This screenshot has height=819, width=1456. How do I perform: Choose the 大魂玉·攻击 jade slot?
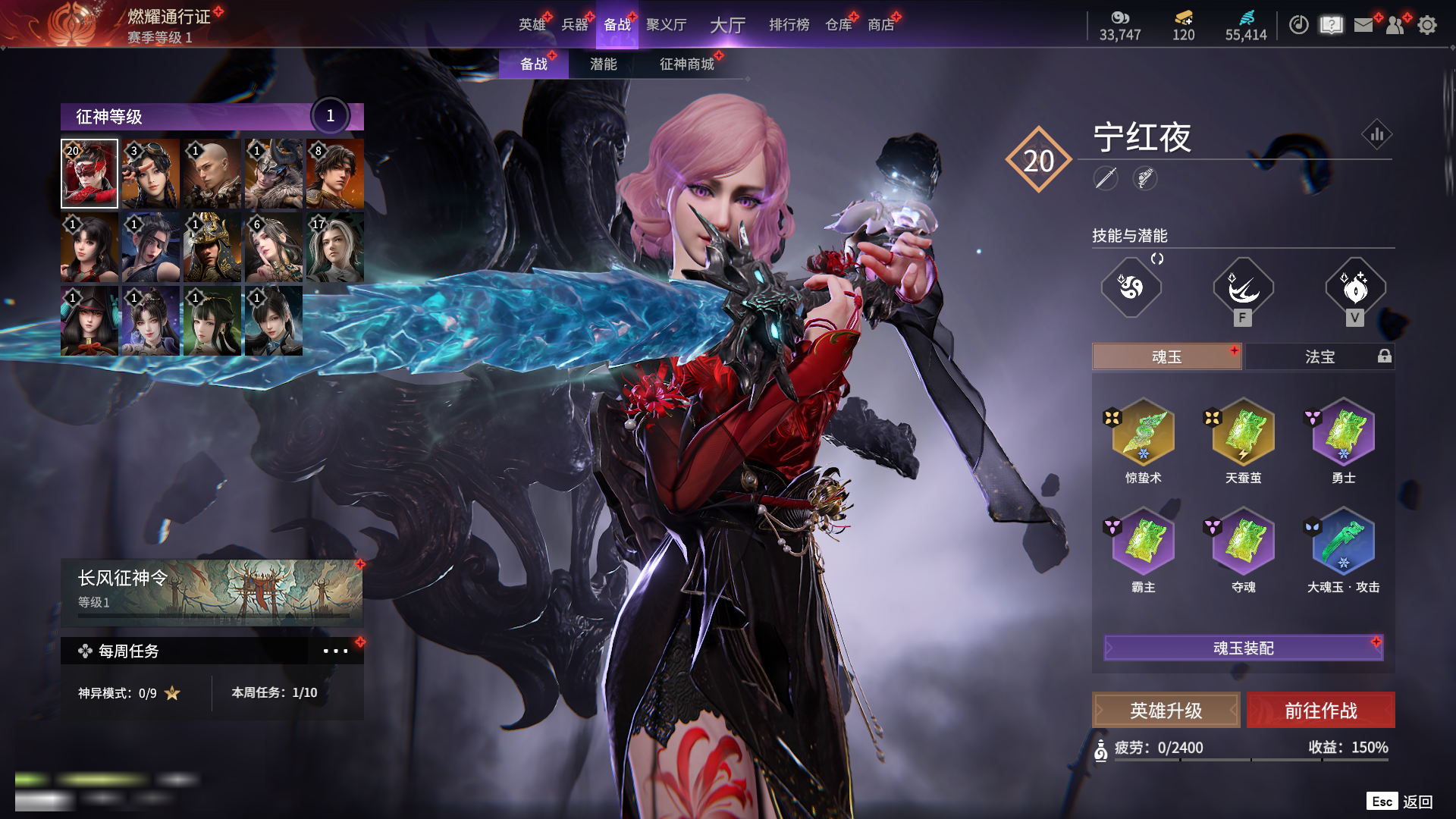pyautogui.click(x=1343, y=542)
